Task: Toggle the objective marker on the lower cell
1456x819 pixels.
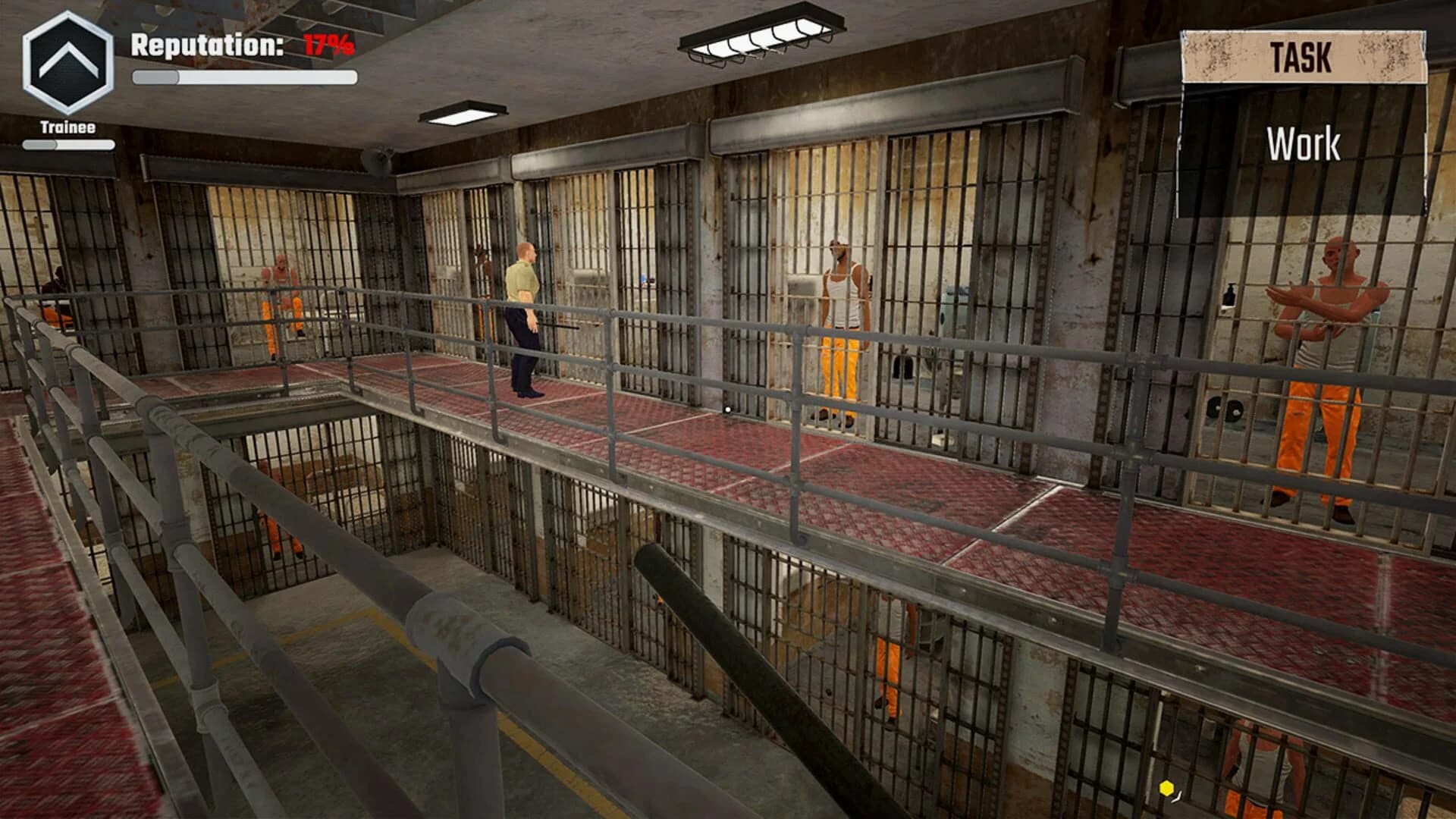Action: pyautogui.click(x=1166, y=788)
